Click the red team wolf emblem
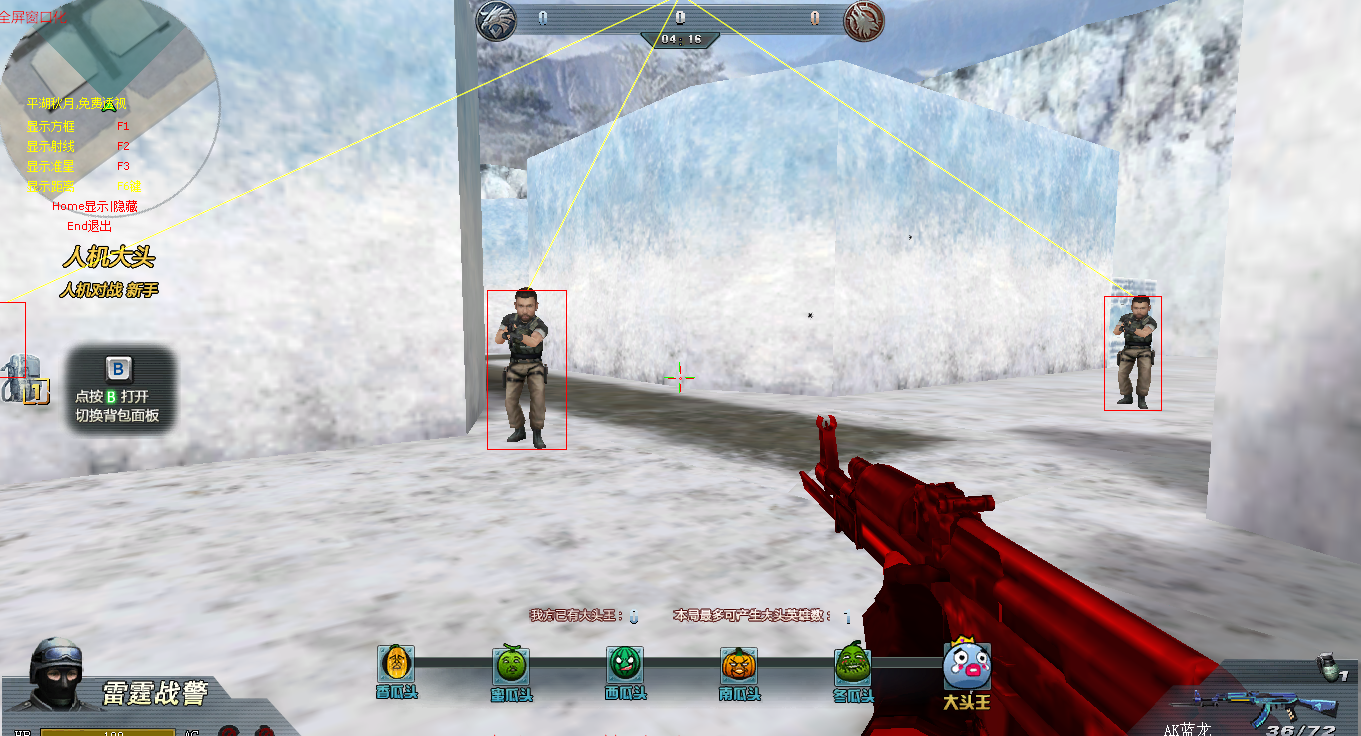This screenshot has width=1361, height=736. click(861, 21)
